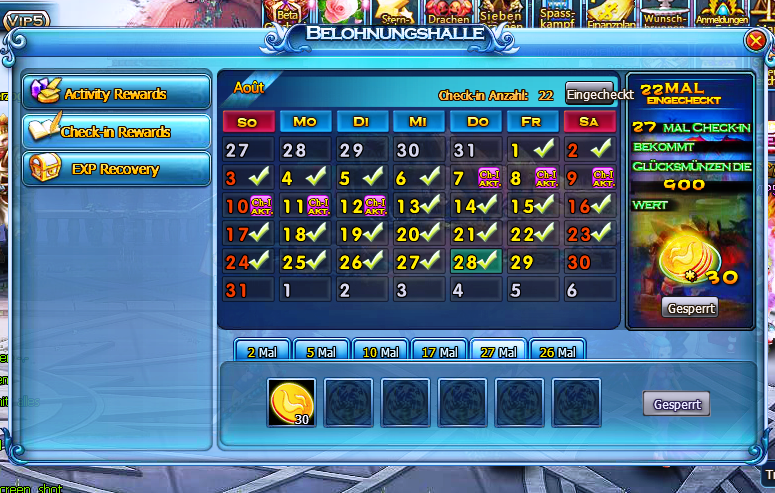Activate the missed check-in on day 12
Image resolution: width=775 pixels, height=493 pixels.
point(375,207)
